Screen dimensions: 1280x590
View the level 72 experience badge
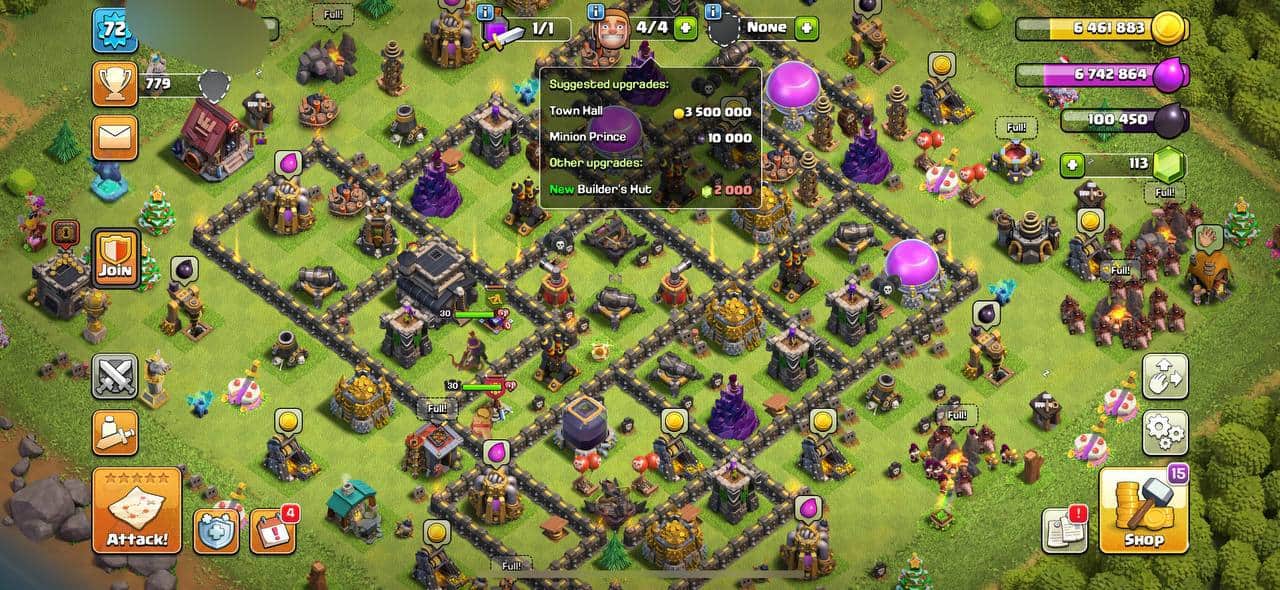114,30
